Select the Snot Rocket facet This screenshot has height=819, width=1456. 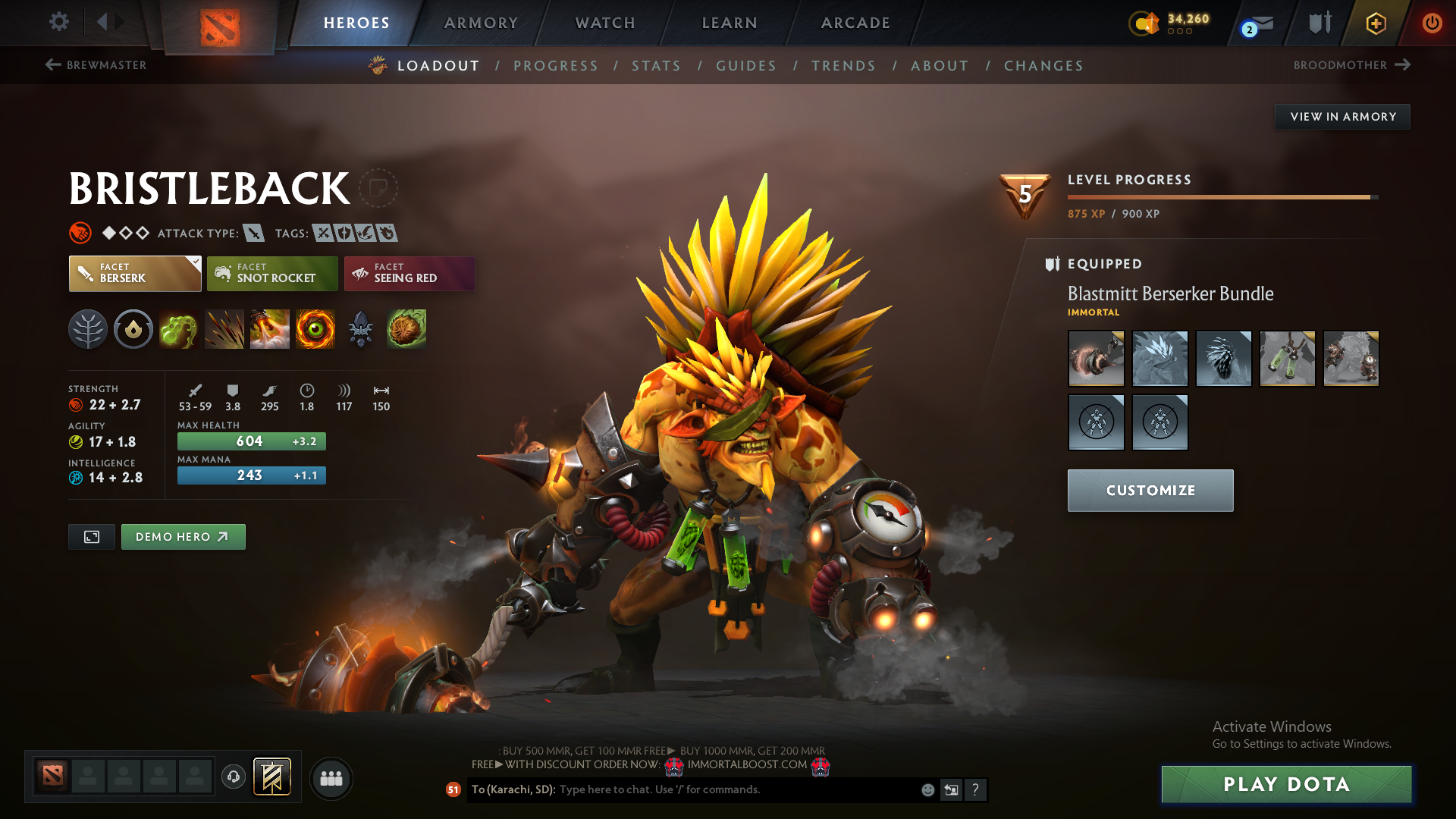point(272,273)
